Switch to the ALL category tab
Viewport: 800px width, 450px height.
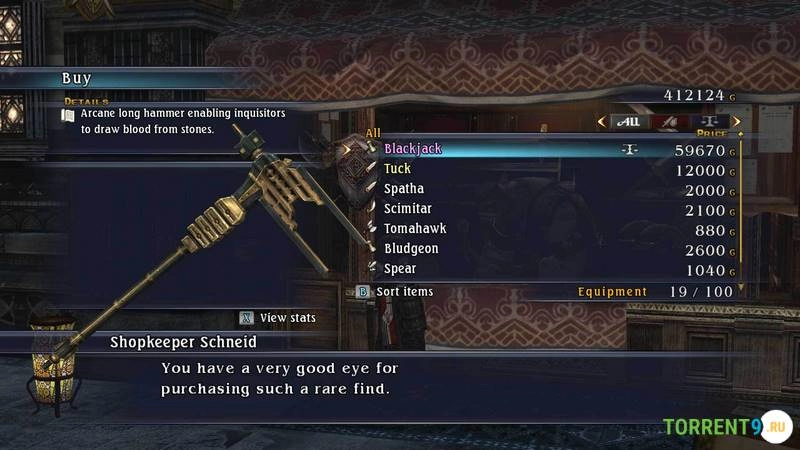628,122
